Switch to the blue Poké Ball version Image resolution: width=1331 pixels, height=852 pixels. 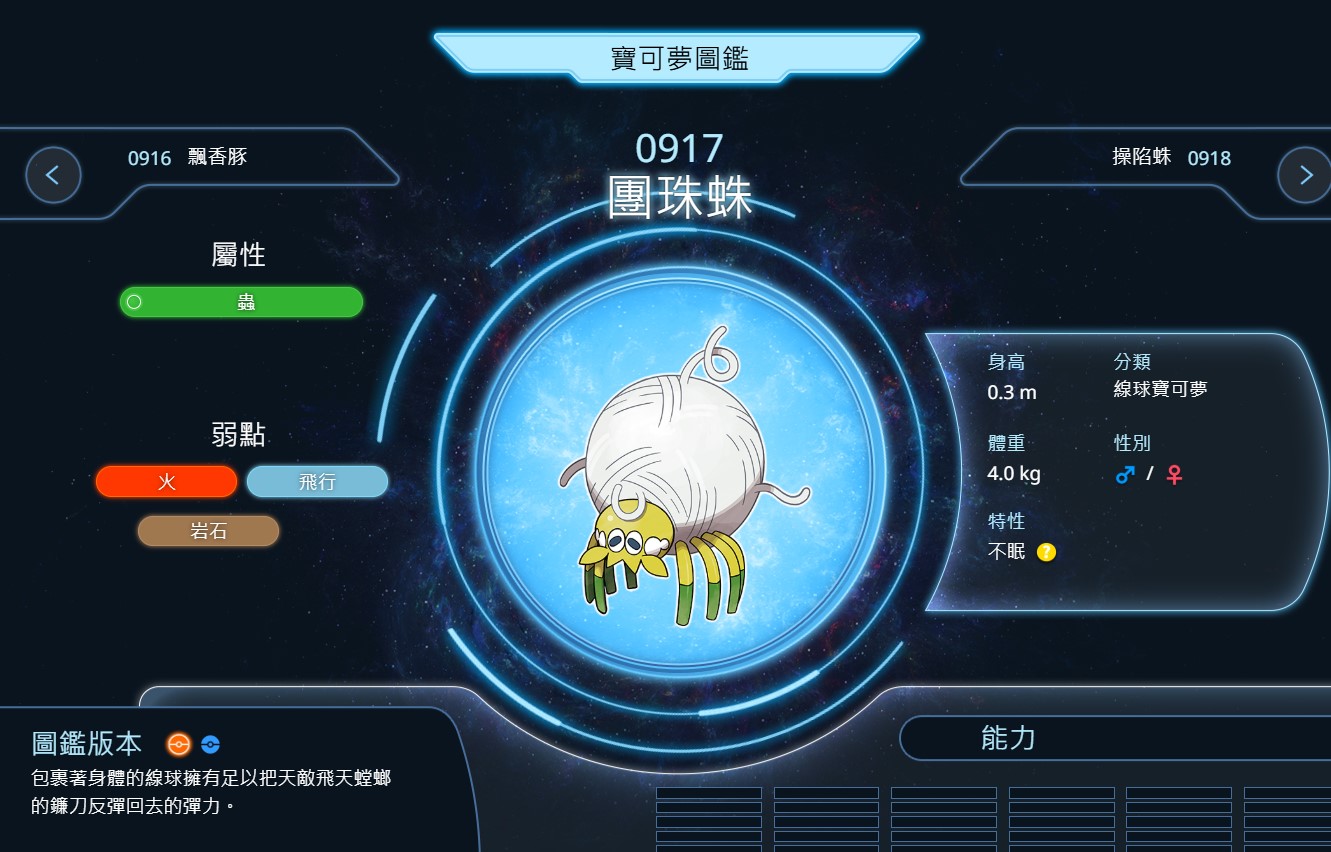tap(210, 744)
